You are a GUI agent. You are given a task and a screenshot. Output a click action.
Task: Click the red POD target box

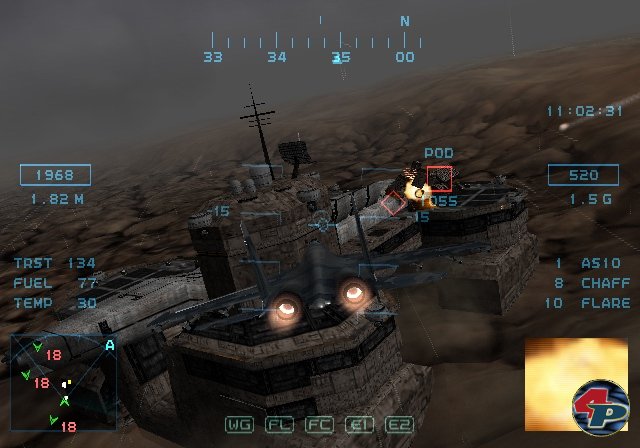(x=439, y=178)
